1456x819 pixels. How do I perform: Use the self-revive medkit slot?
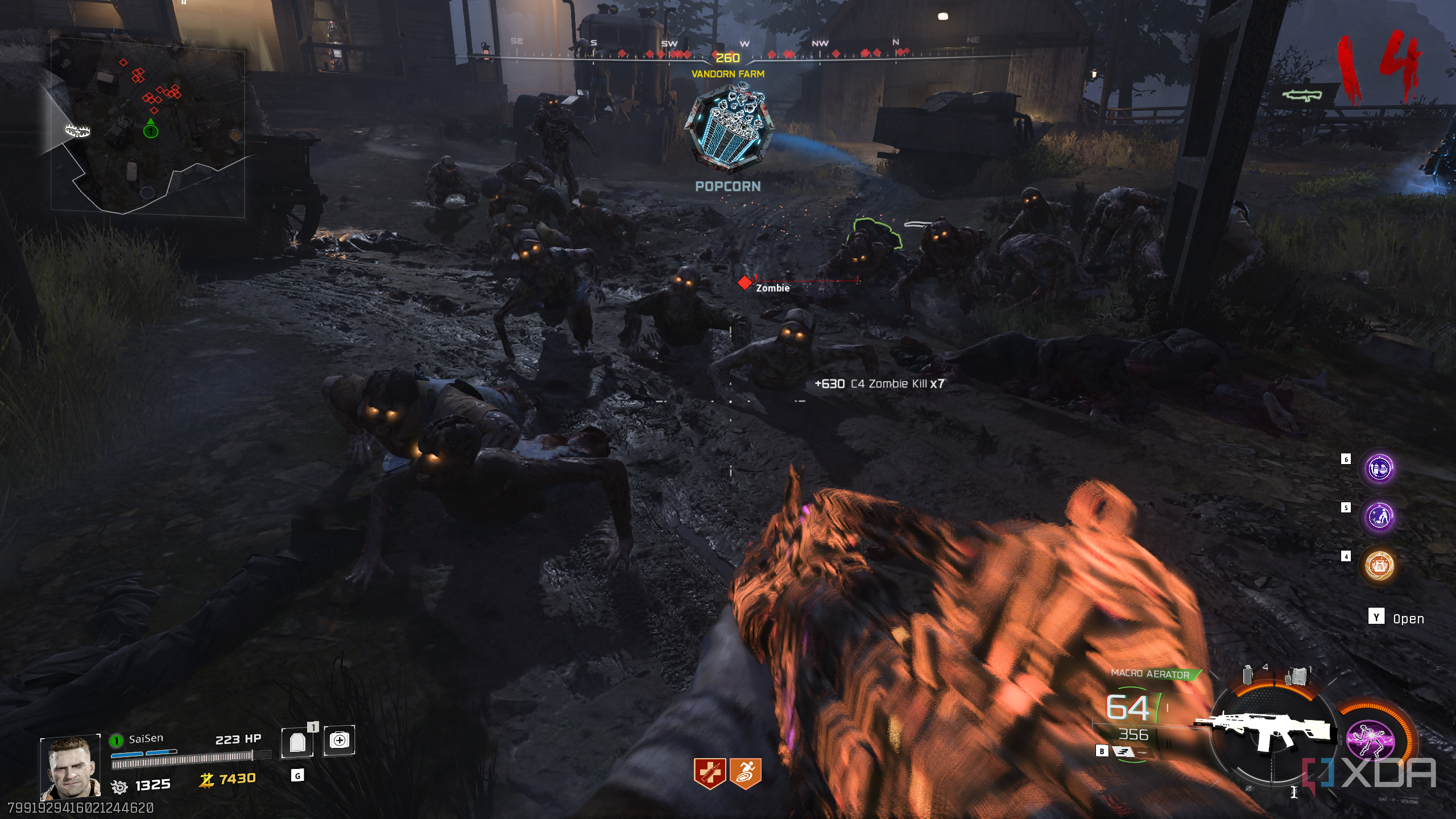(x=339, y=741)
